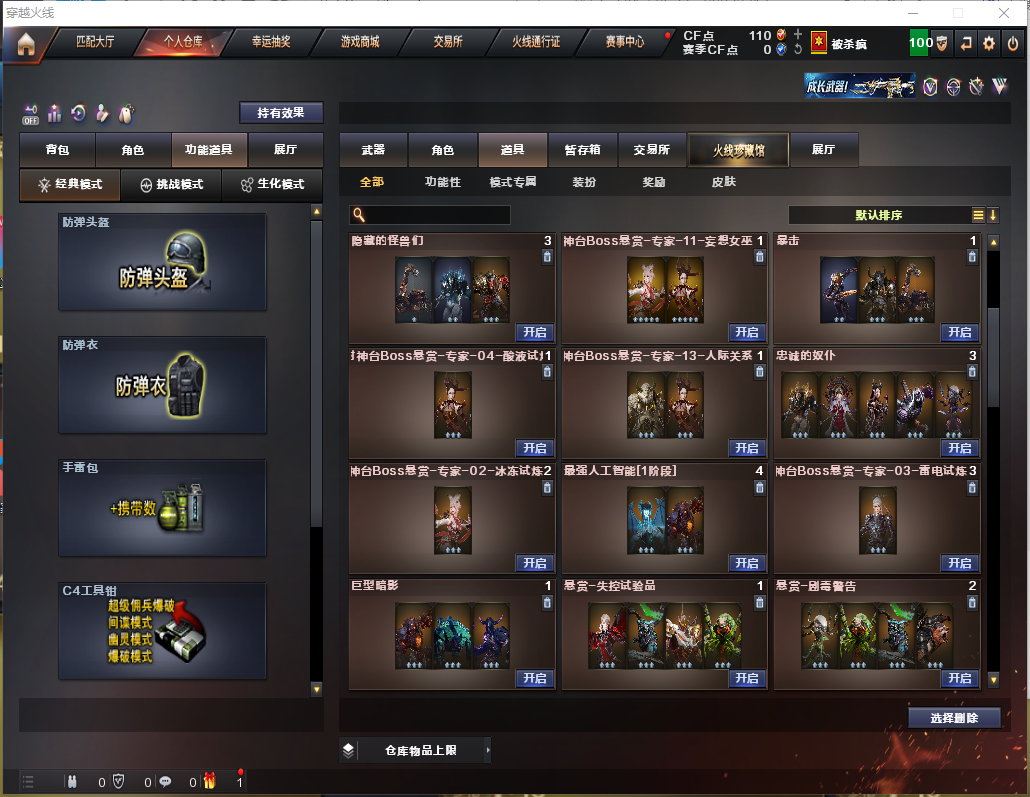The height and width of the screenshot is (797, 1030).
Task: Click the 选择删除 select-delete button
Action: (x=954, y=718)
